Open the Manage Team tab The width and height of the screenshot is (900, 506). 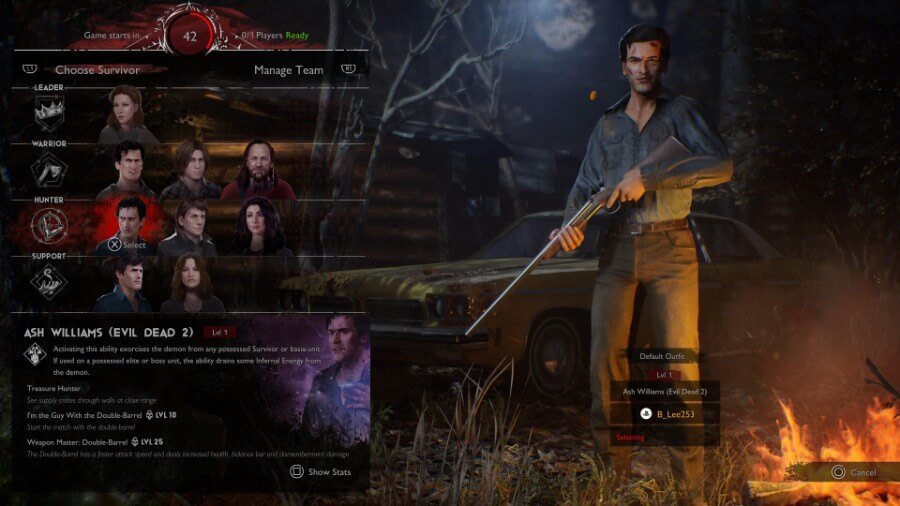pyautogui.click(x=288, y=70)
